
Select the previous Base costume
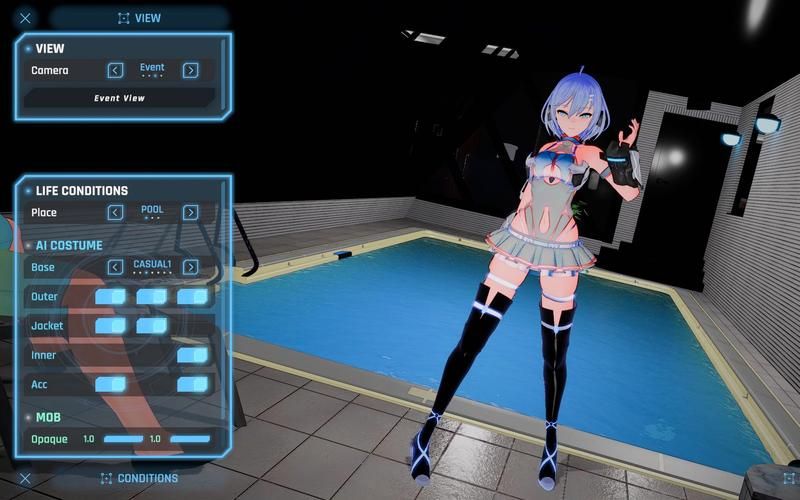[116, 267]
